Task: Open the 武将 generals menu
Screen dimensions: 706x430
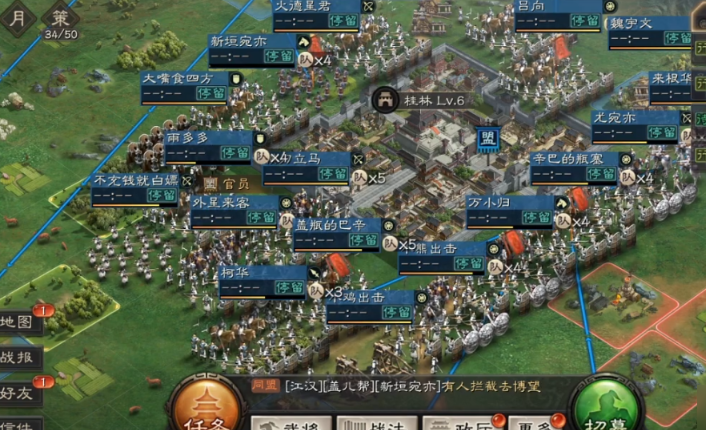Action: click(x=290, y=423)
